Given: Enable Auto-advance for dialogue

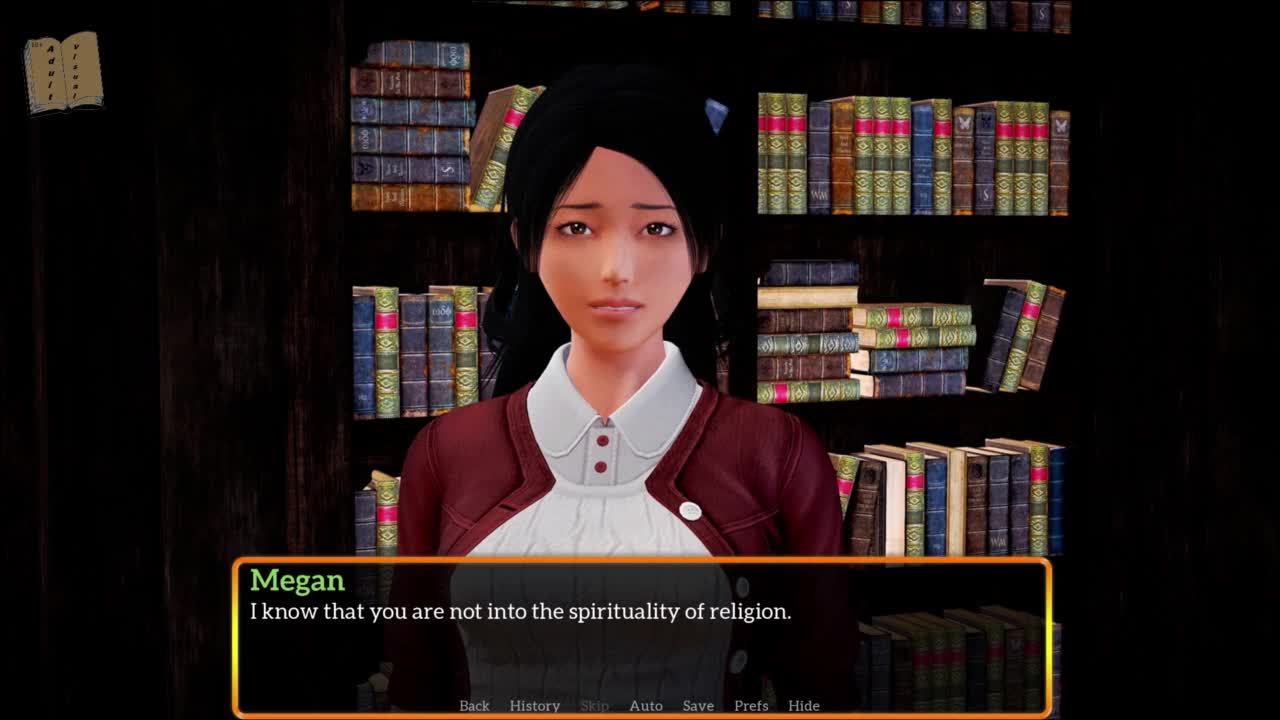Looking at the screenshot, I should coord(646,705).
